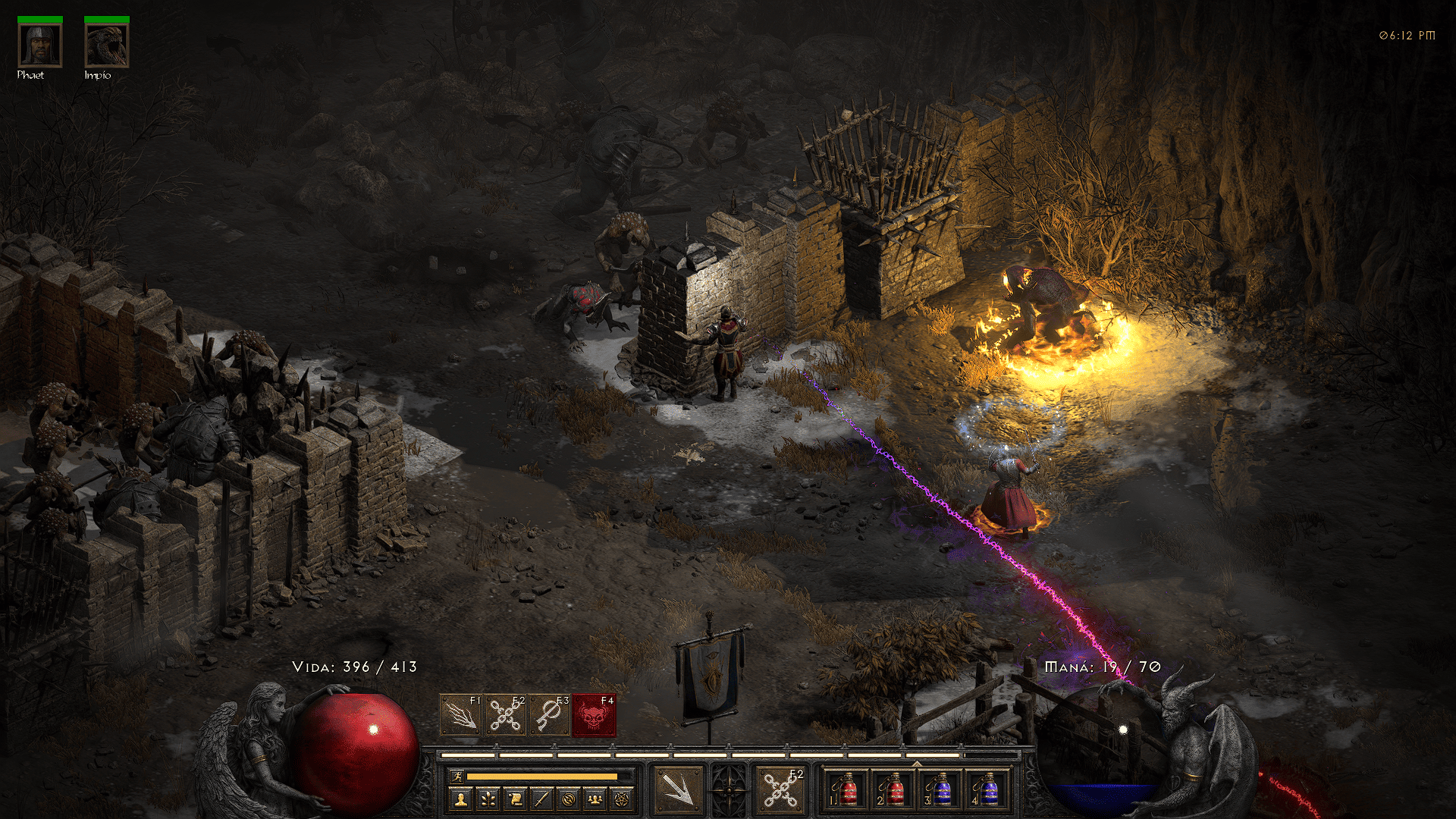The height and width of the screenshot is (819, 1456).
Task: Open the pentagram game menu icon
Action: click(x=623, y=799)
